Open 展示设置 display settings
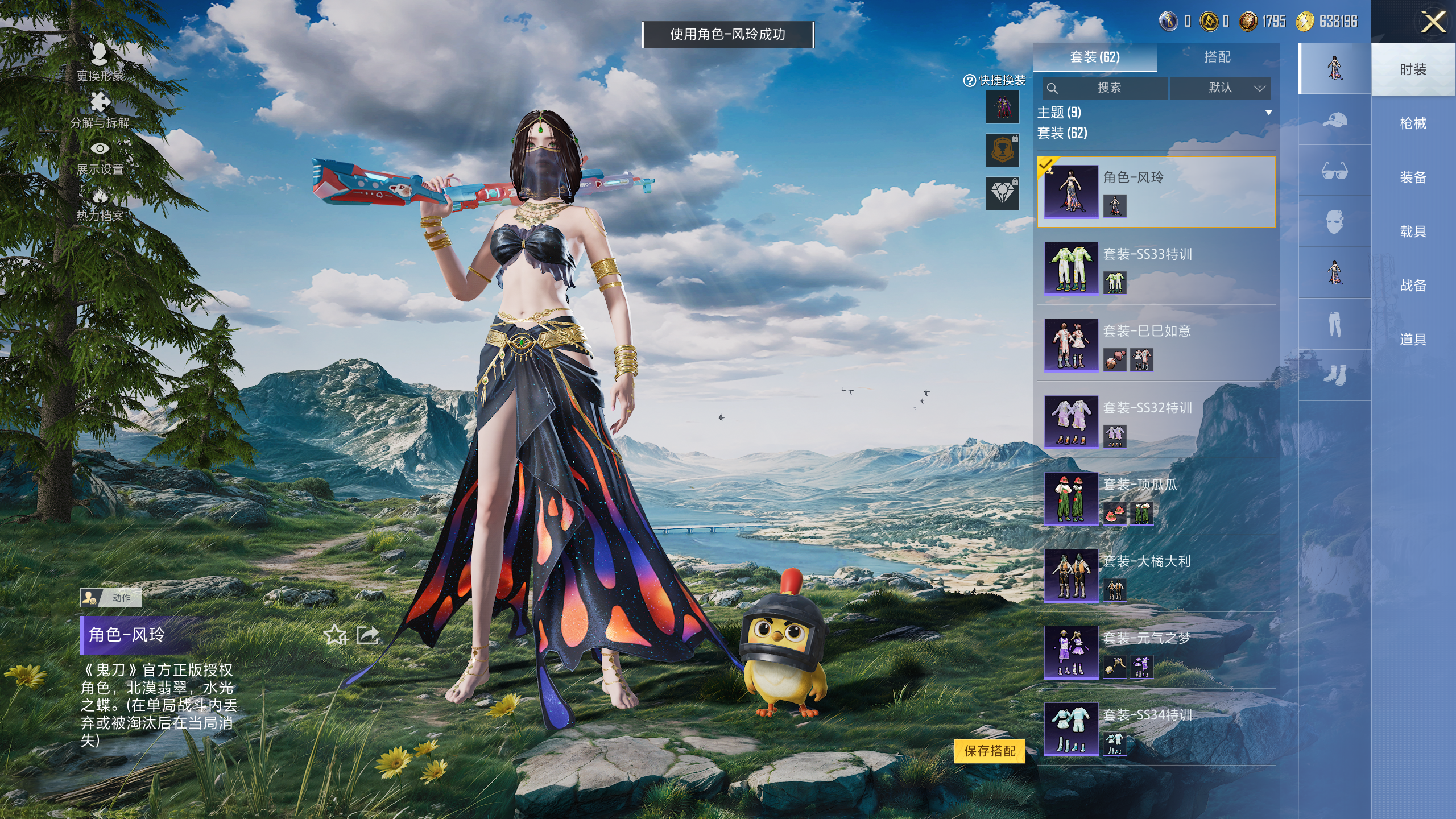The width and height of the screenshot is (1456, 819). [100, 157]
